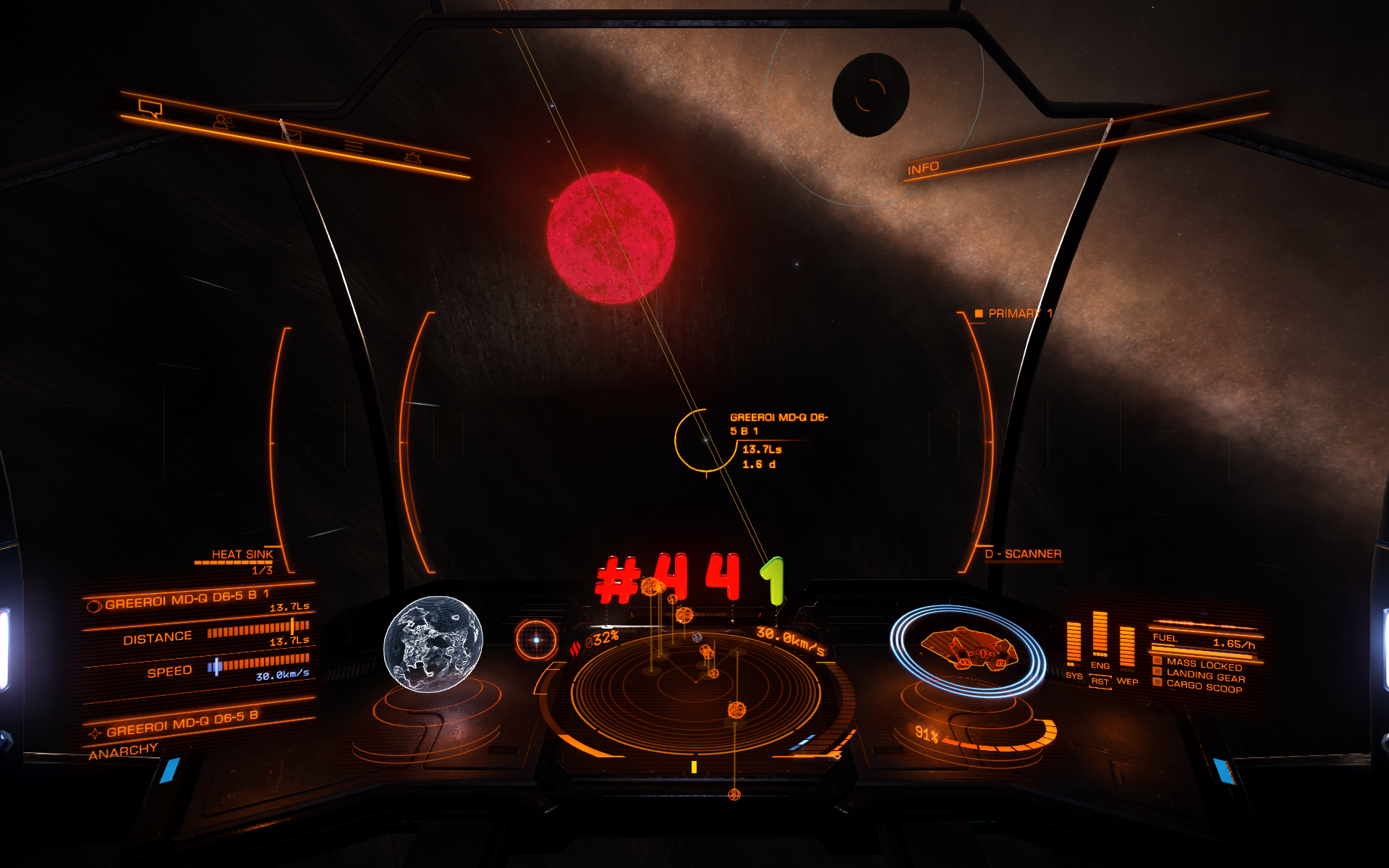Toggle the Landing Gear indicator
The width and height of the screenshot is (1389, 868).
(x=1205, y=676)
